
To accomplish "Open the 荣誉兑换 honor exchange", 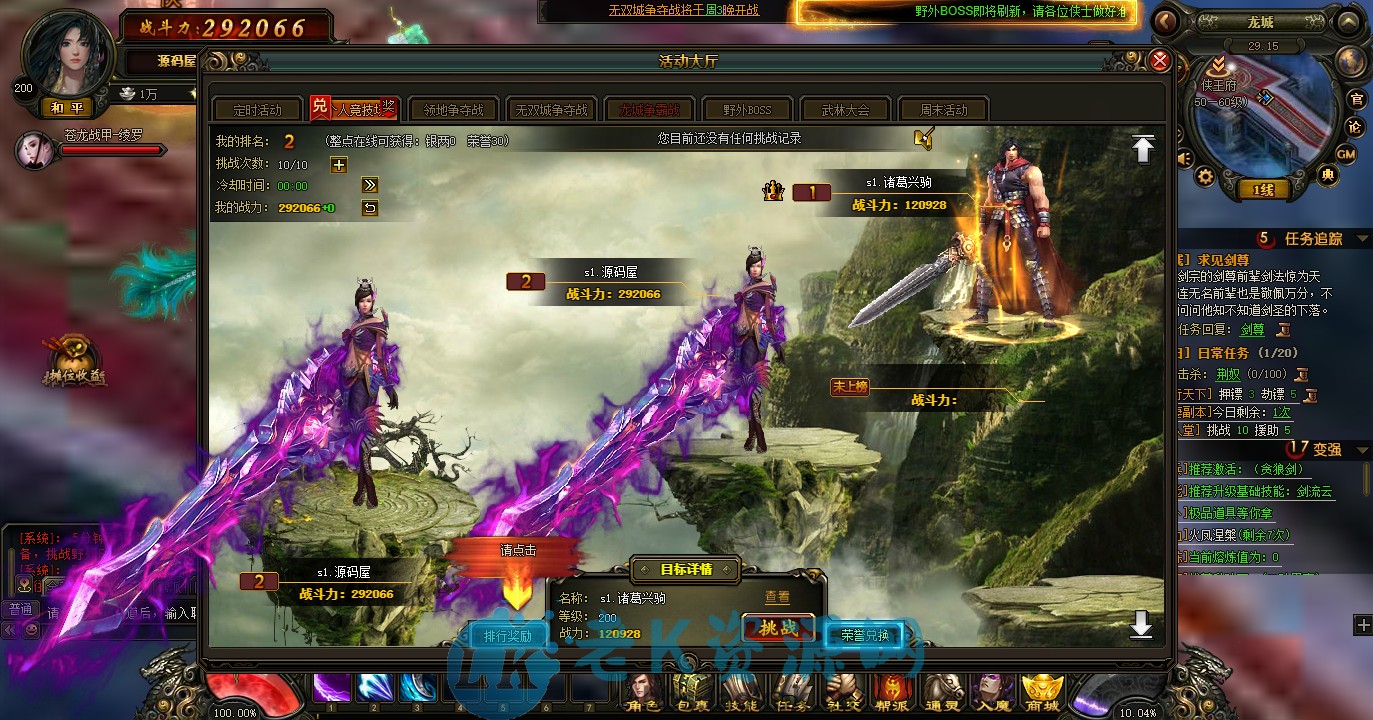I will pos(864,634).
